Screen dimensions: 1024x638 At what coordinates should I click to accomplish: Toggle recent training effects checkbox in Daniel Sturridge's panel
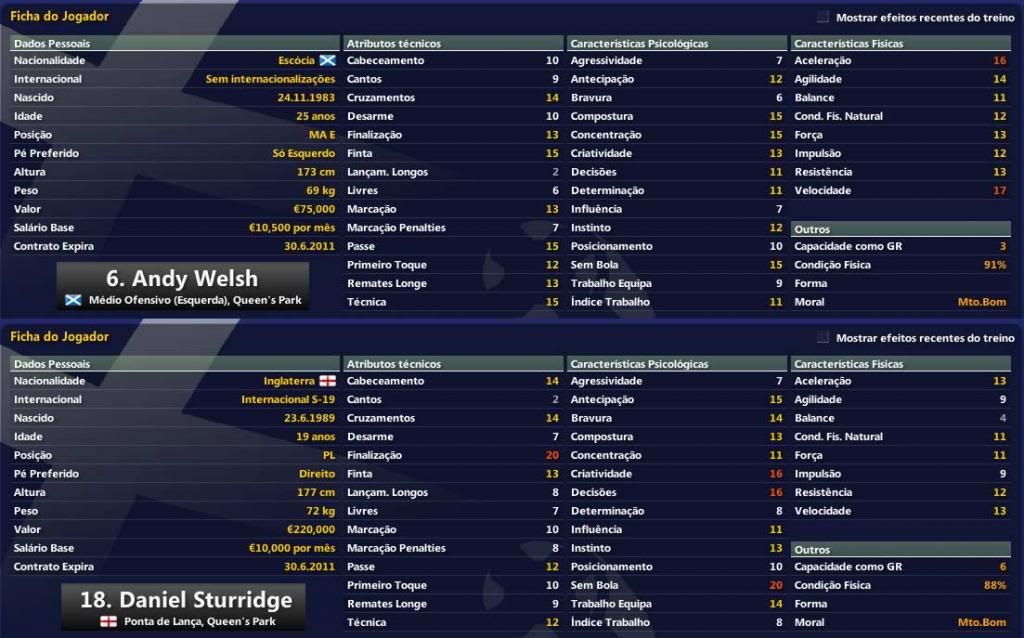[x=823, y=338]
